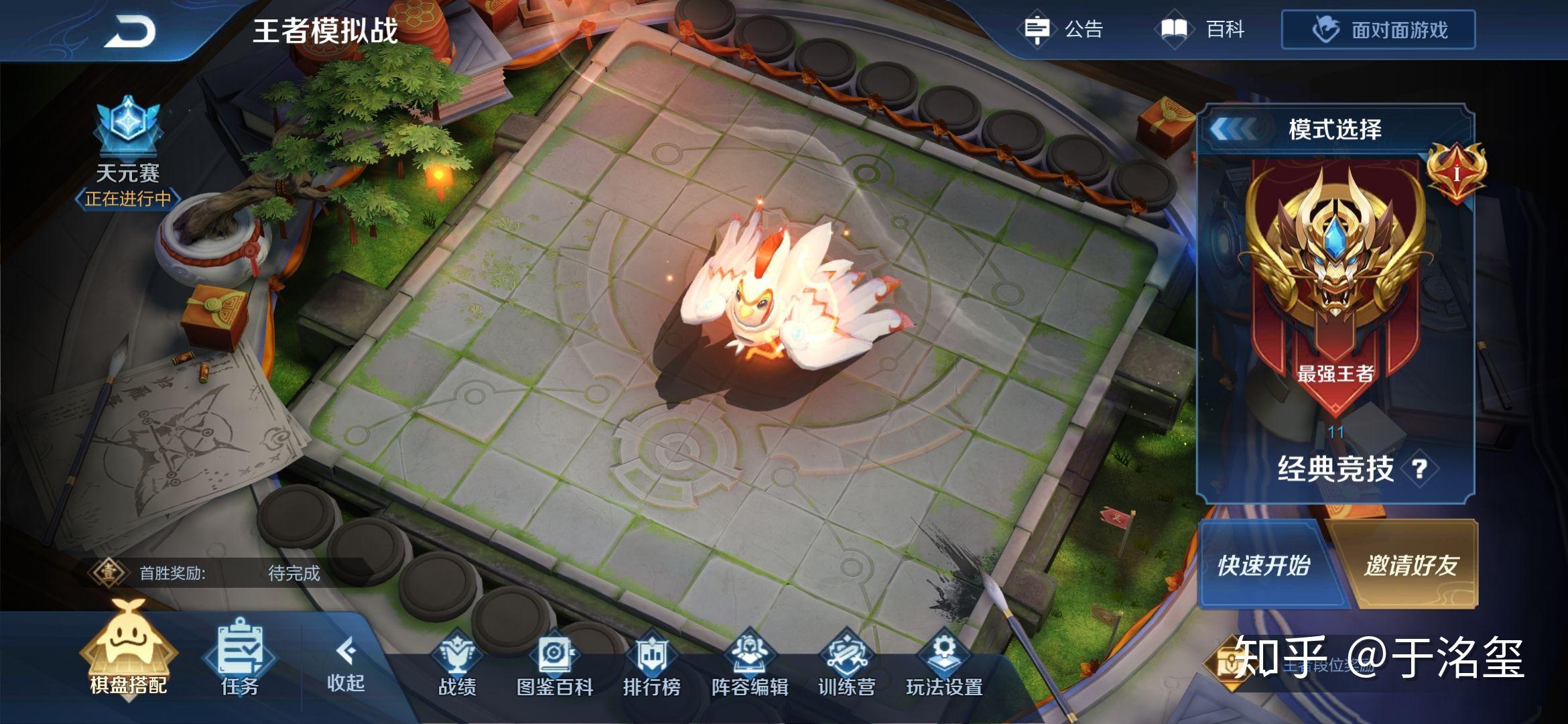The image size is (1568, 724).
Task: Open the 天元赛 tournament event
Action: 127,154
